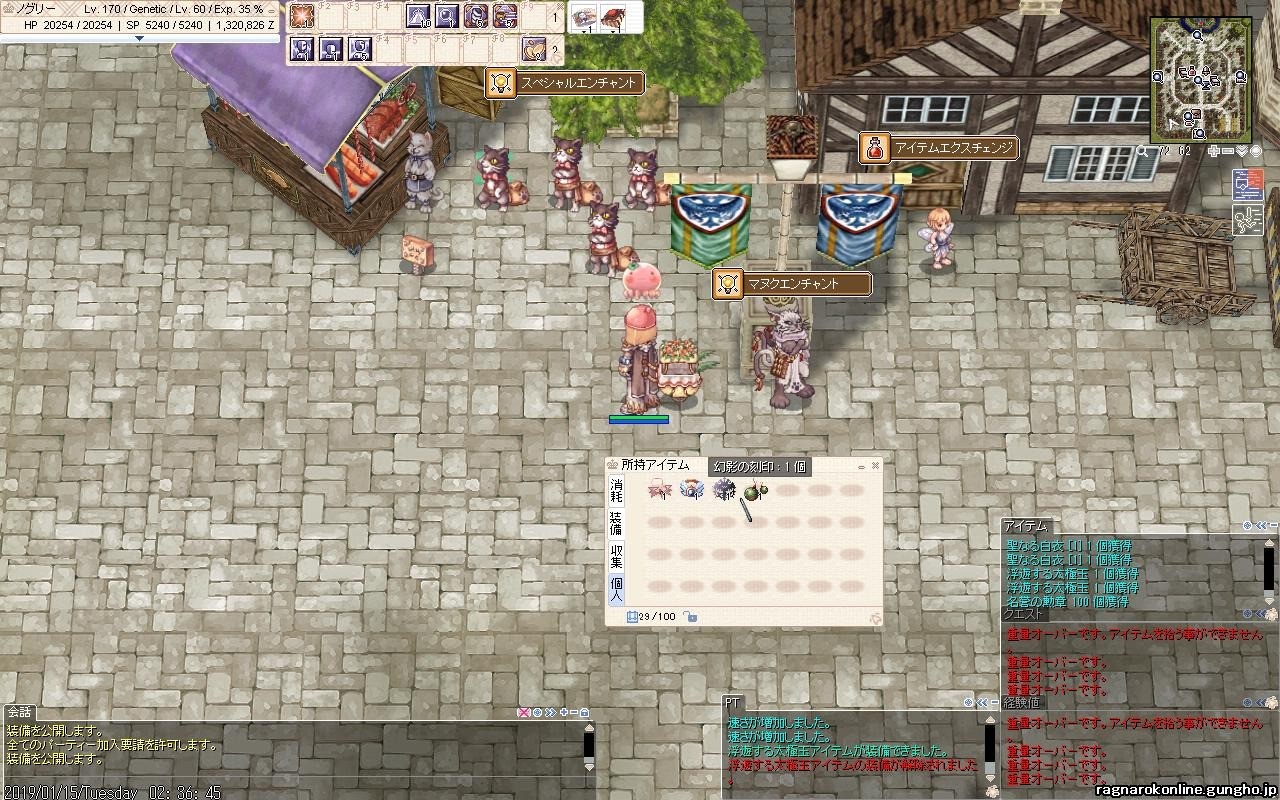Use the crab item in quick slot

612,17
